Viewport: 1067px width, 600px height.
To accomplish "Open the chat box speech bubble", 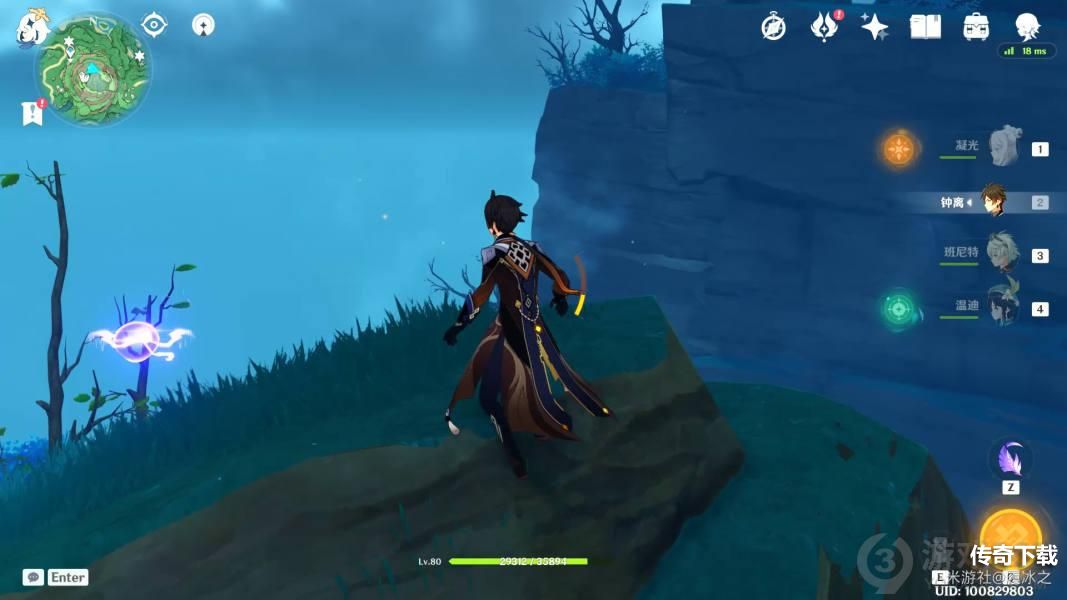I will pyautogui.click(x=33, y=577).
